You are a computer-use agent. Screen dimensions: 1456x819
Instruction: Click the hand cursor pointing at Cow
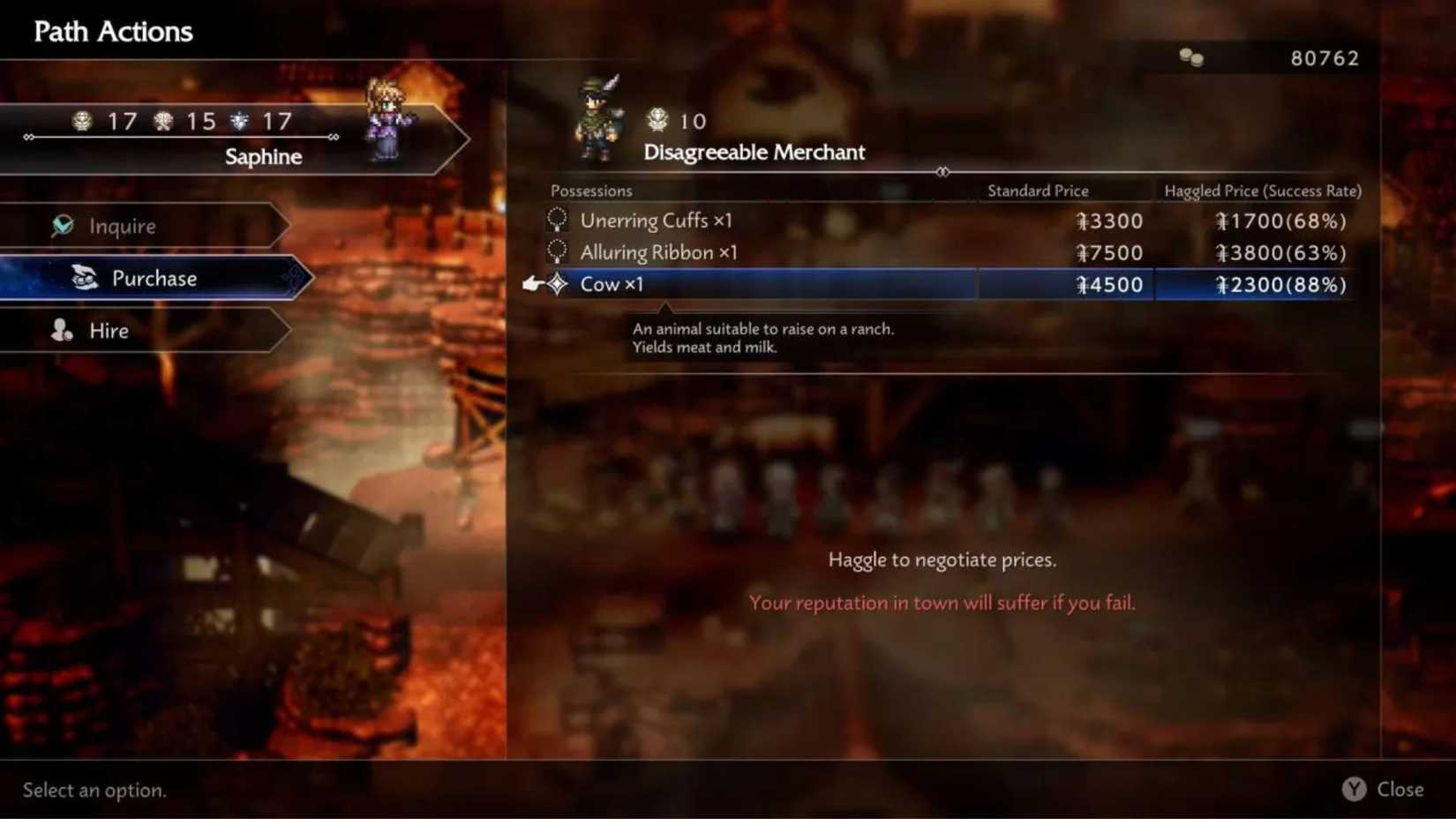[x=532, y=283]
